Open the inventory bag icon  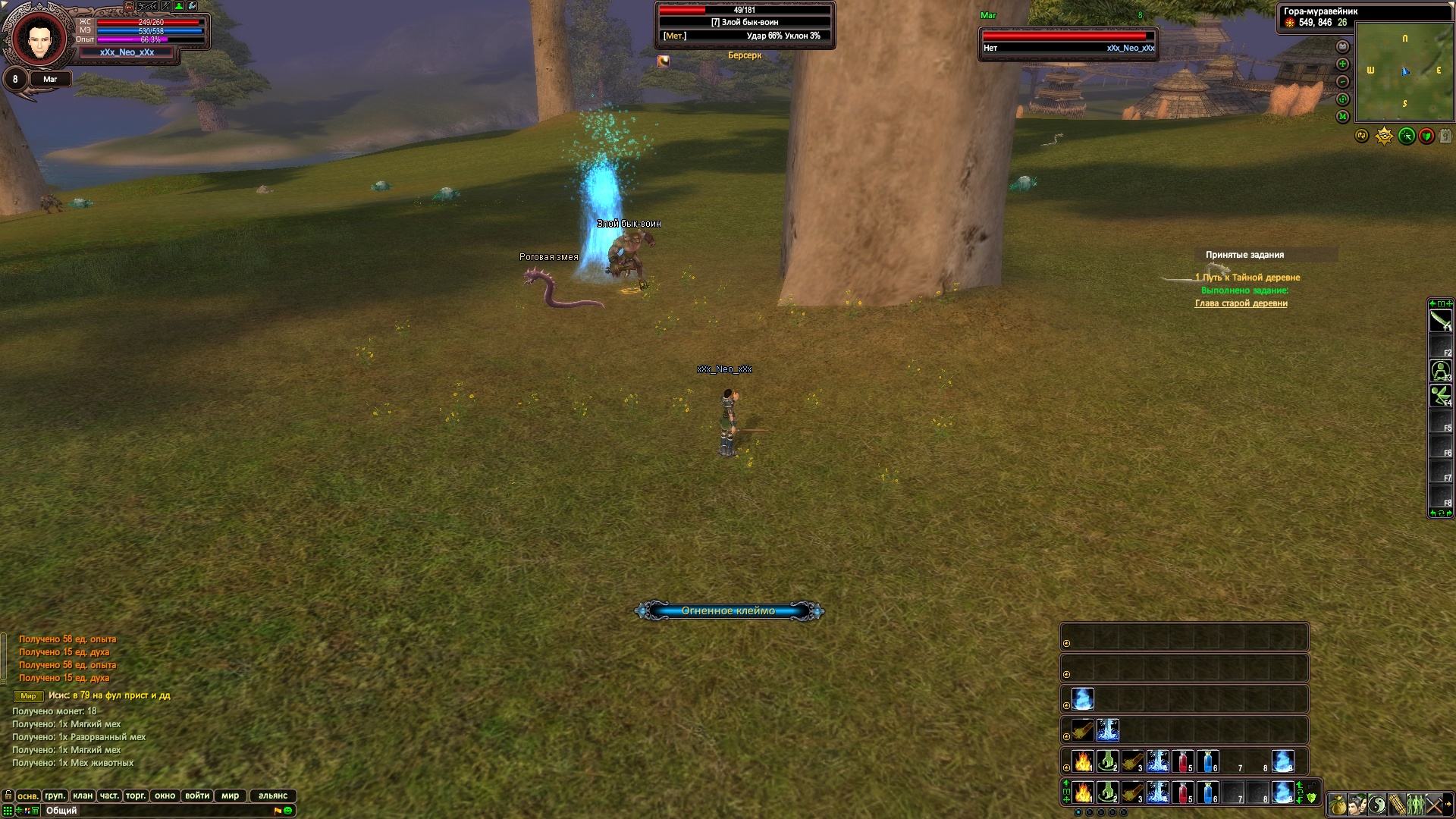click(x=1337, y=805)
